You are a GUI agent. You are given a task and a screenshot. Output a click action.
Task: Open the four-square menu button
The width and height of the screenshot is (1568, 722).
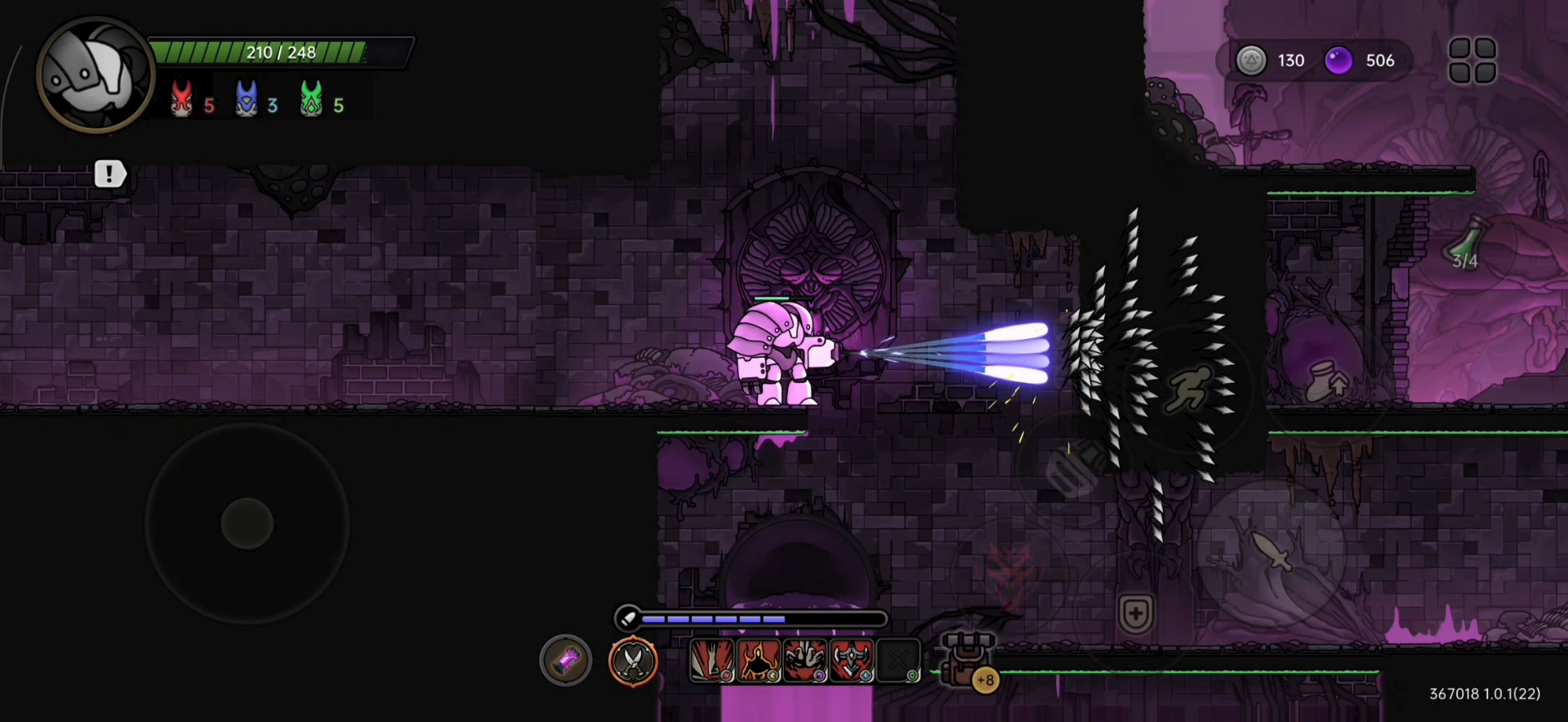click(1472, 60)
